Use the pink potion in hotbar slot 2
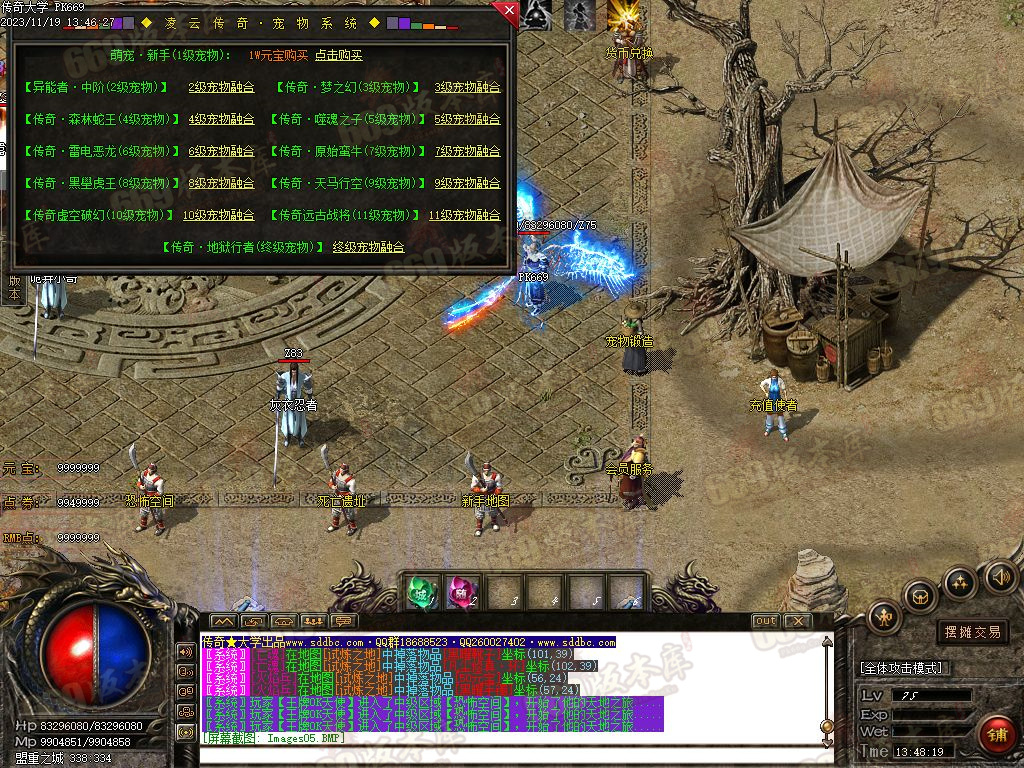 click(x=461, y=592)
